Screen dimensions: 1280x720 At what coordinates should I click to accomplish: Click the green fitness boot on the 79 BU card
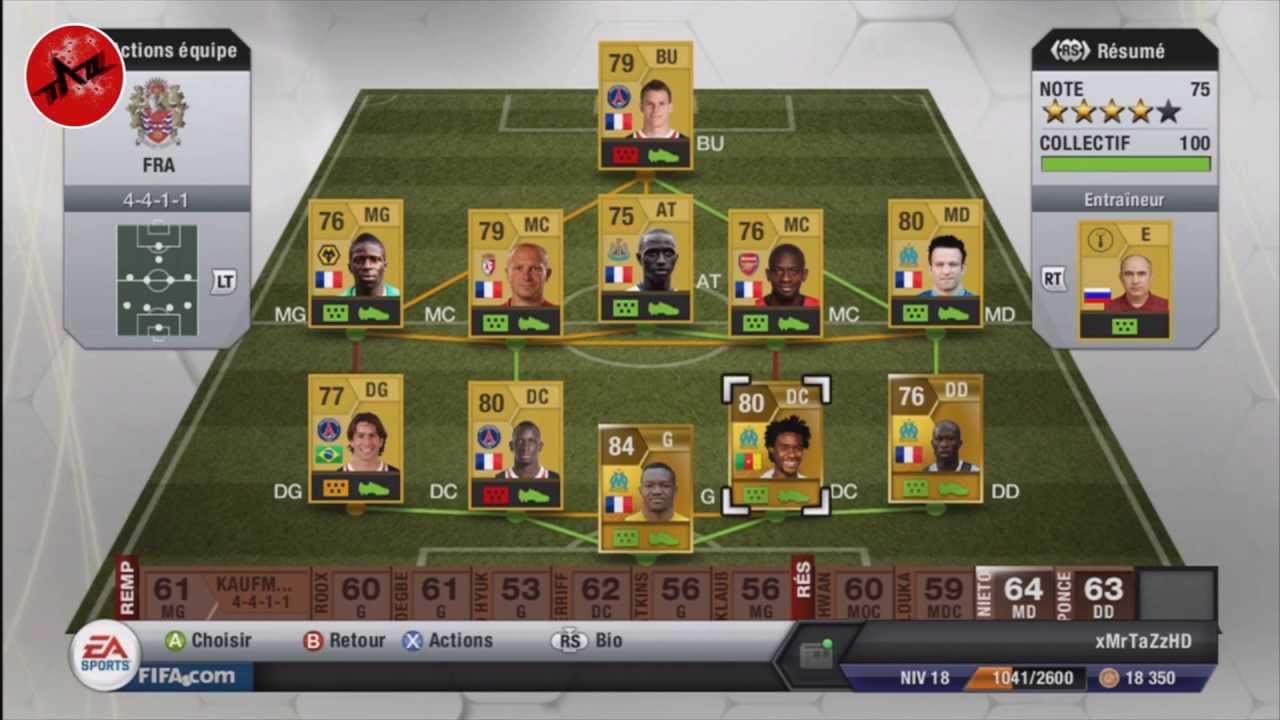tap(662, 155)
